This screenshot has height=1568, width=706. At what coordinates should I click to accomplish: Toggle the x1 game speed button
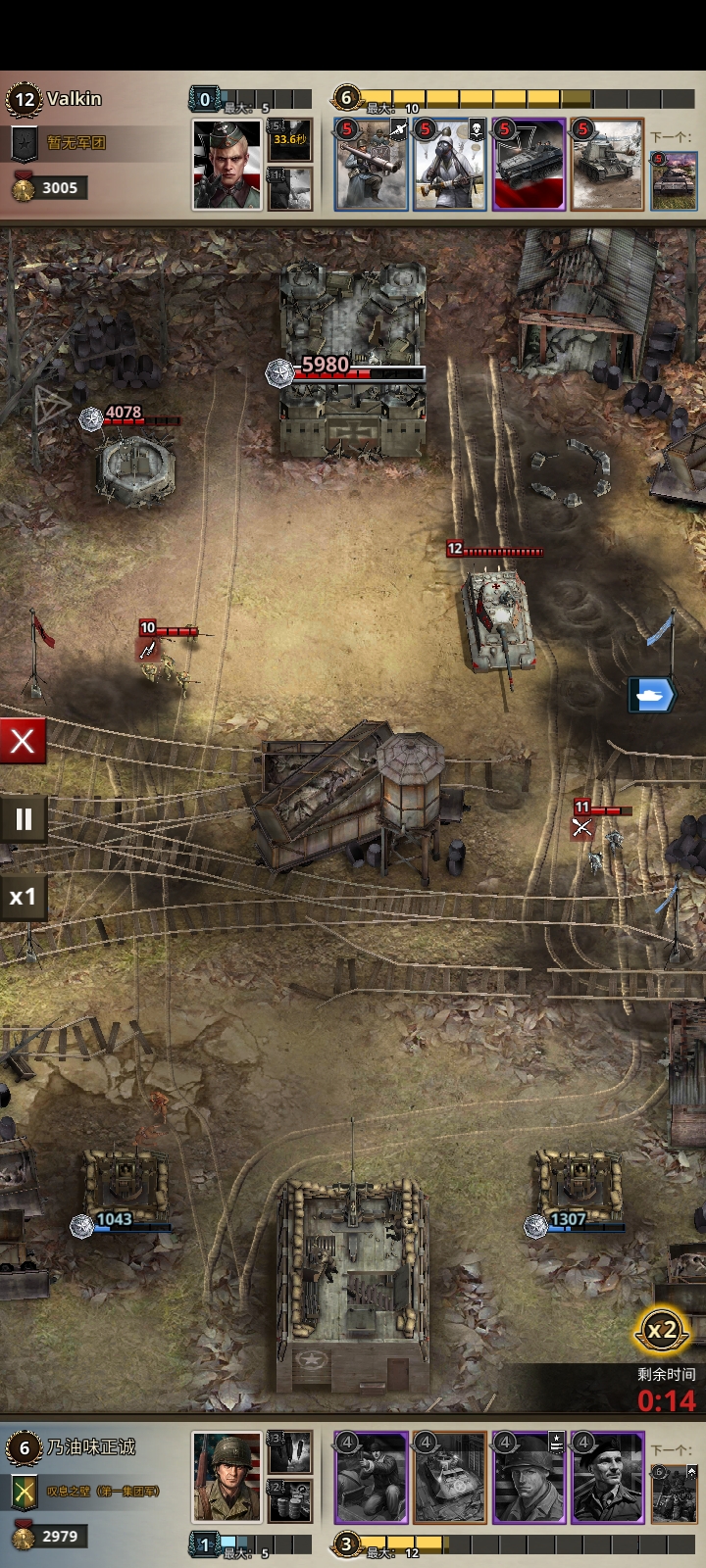(x=23, y=897)
